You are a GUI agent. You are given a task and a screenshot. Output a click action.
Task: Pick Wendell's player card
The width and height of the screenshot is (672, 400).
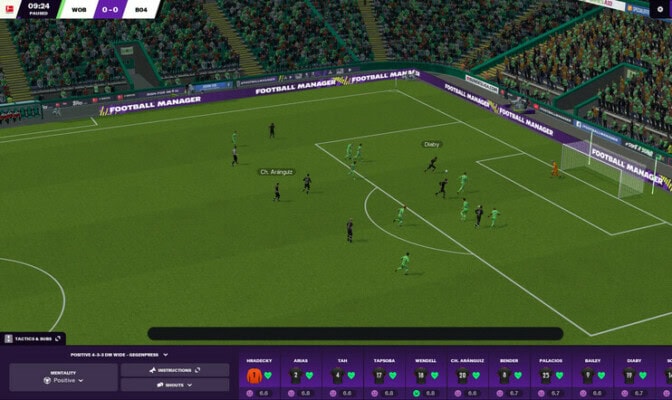[425, 374]
